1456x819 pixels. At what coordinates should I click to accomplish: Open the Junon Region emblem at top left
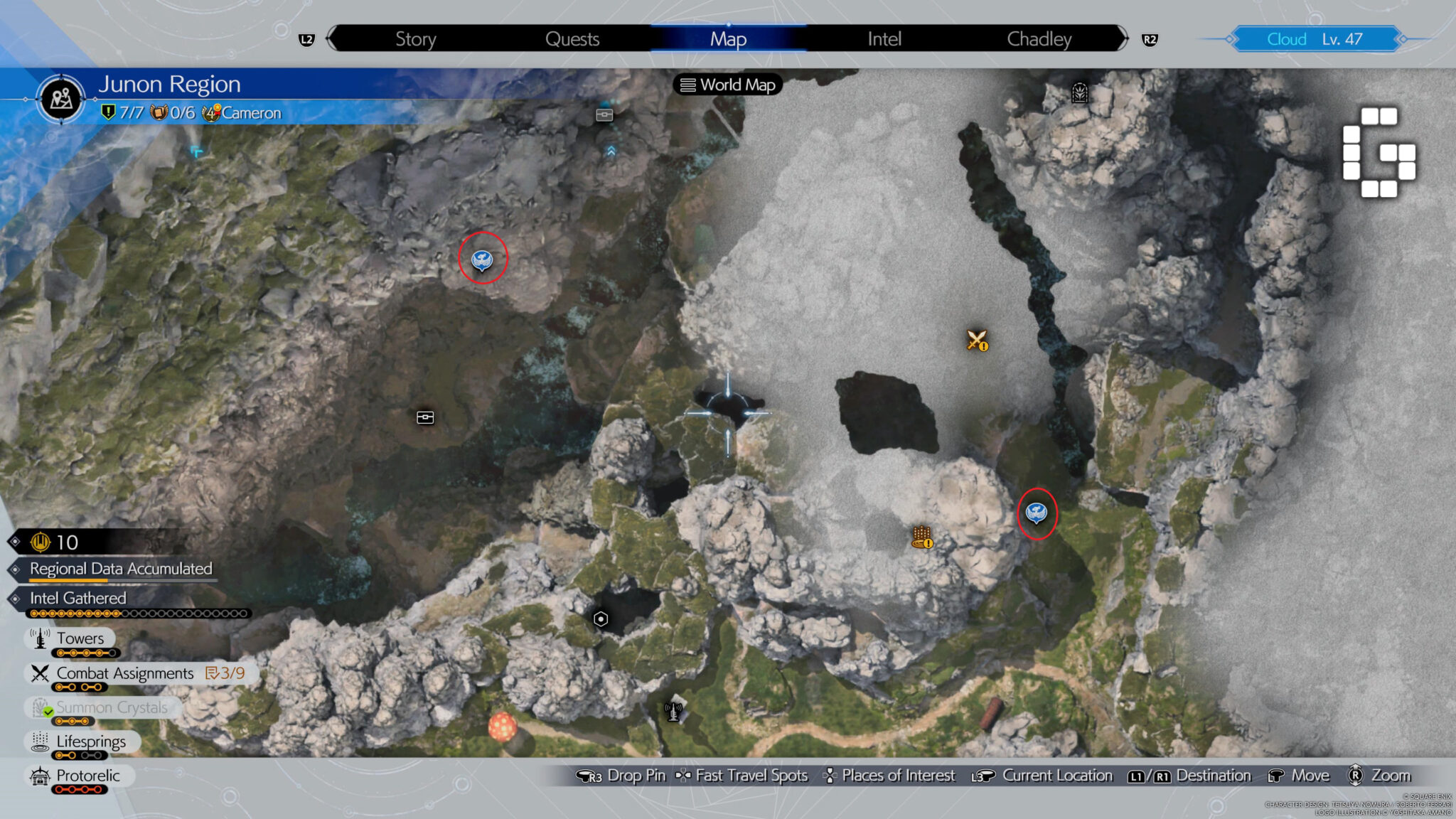pyautogui.click(x=60, y=98)
